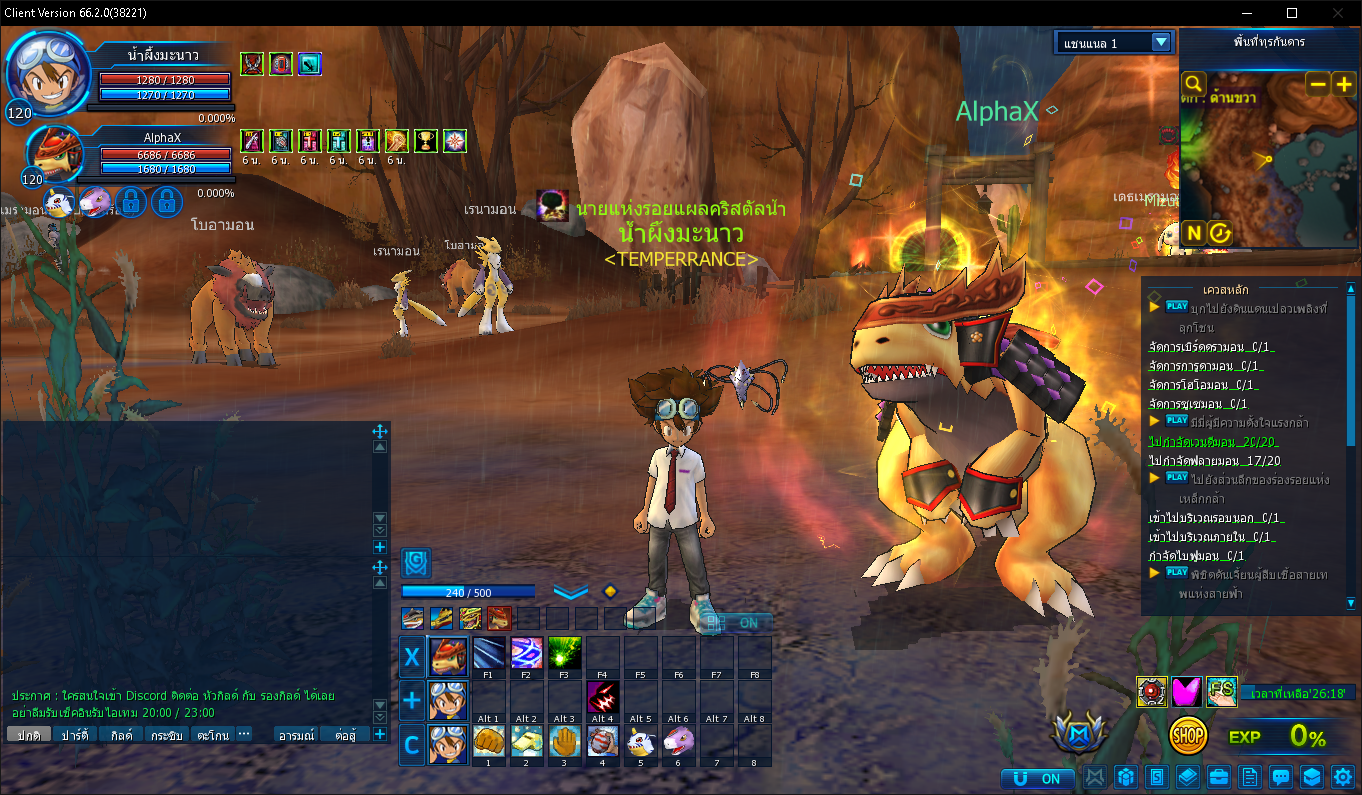The image size is (1362, 795).
Task: Toggle the magnet ON switch
Action: tap(1038, 778)
